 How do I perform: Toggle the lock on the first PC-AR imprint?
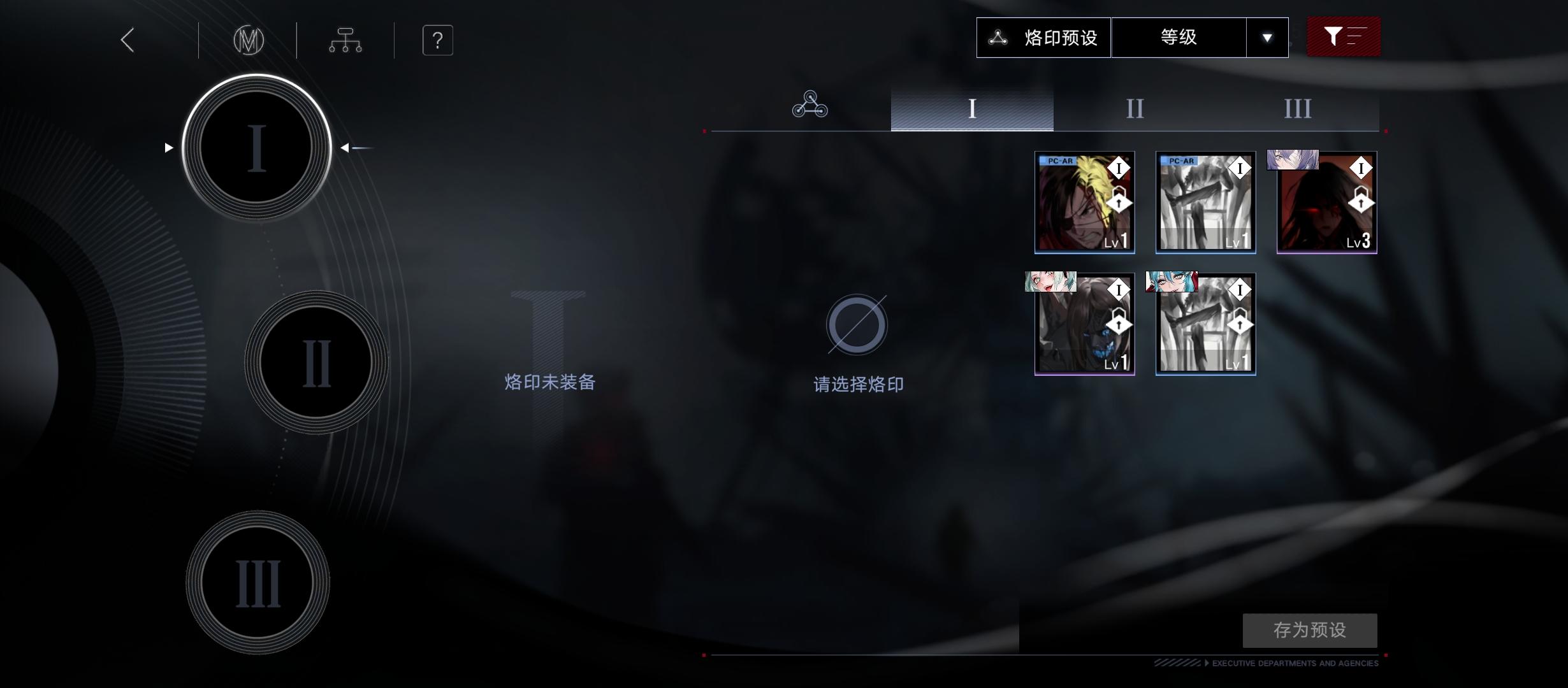(1119, 201)
